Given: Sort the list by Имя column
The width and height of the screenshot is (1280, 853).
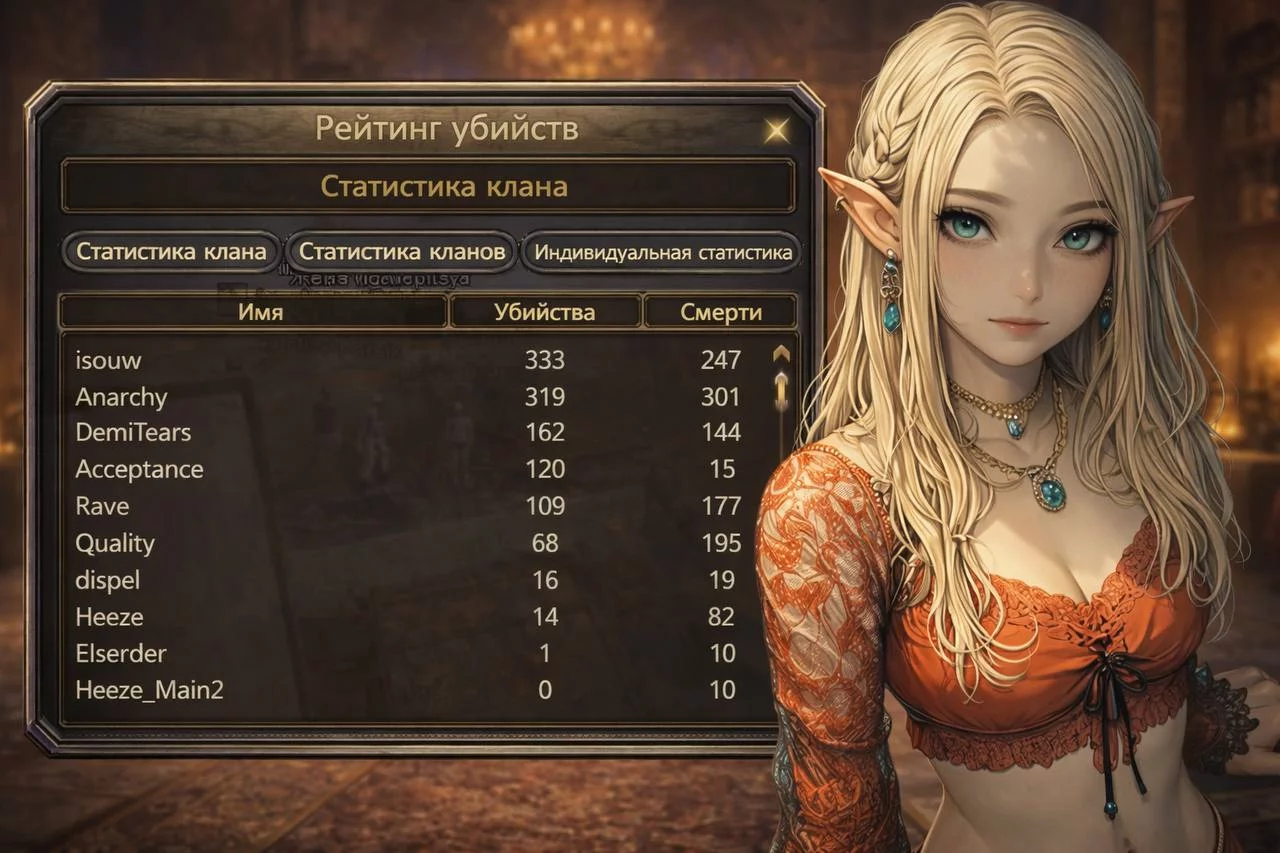Looking at the screenshot, I should click(253, 312).
